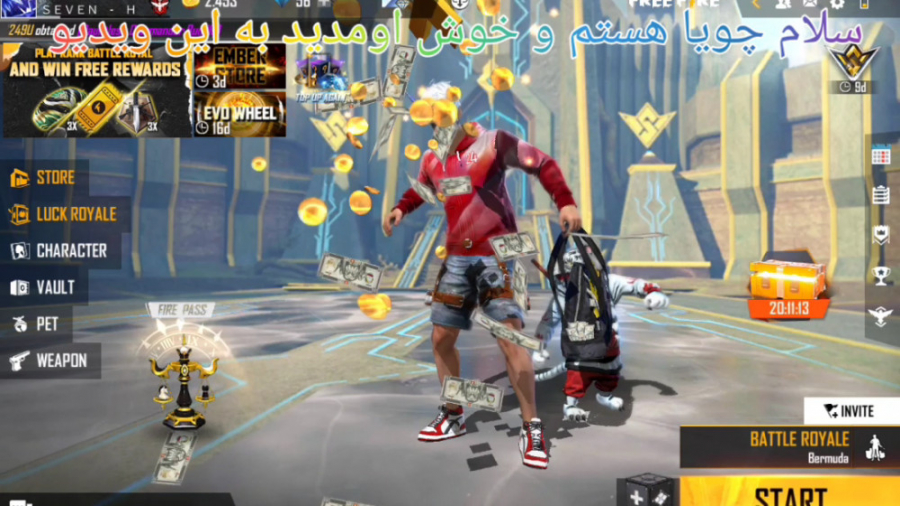Open the Evo Wheel event banner
The height and width of the screenshot is (506, 900).
coord(239,115)
